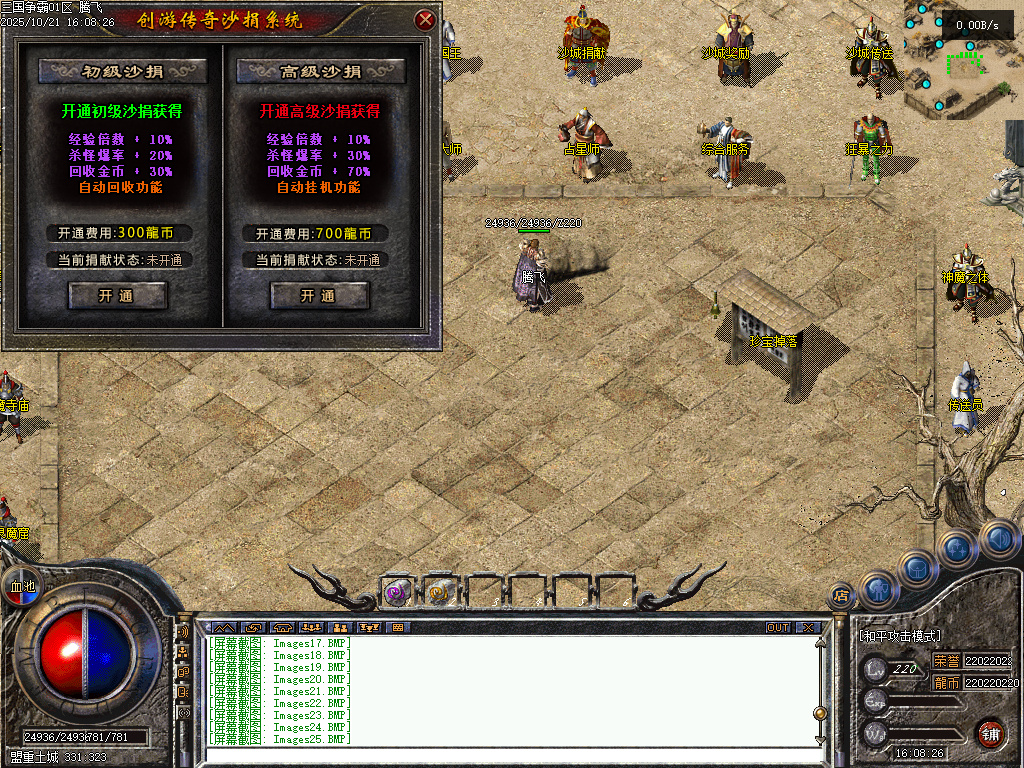Toggle the speaker sound round button
1024x768 pixels.
[996, 539]
